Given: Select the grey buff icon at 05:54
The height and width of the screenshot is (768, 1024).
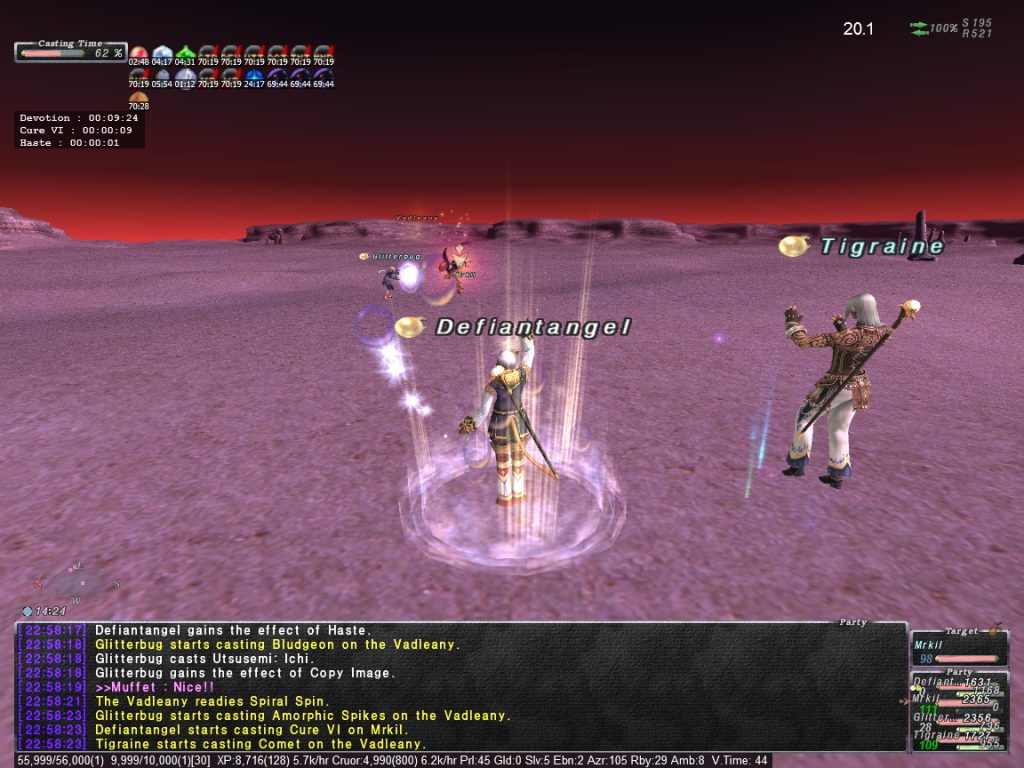Looking at the screenshot, I should [x=161, y=75].
